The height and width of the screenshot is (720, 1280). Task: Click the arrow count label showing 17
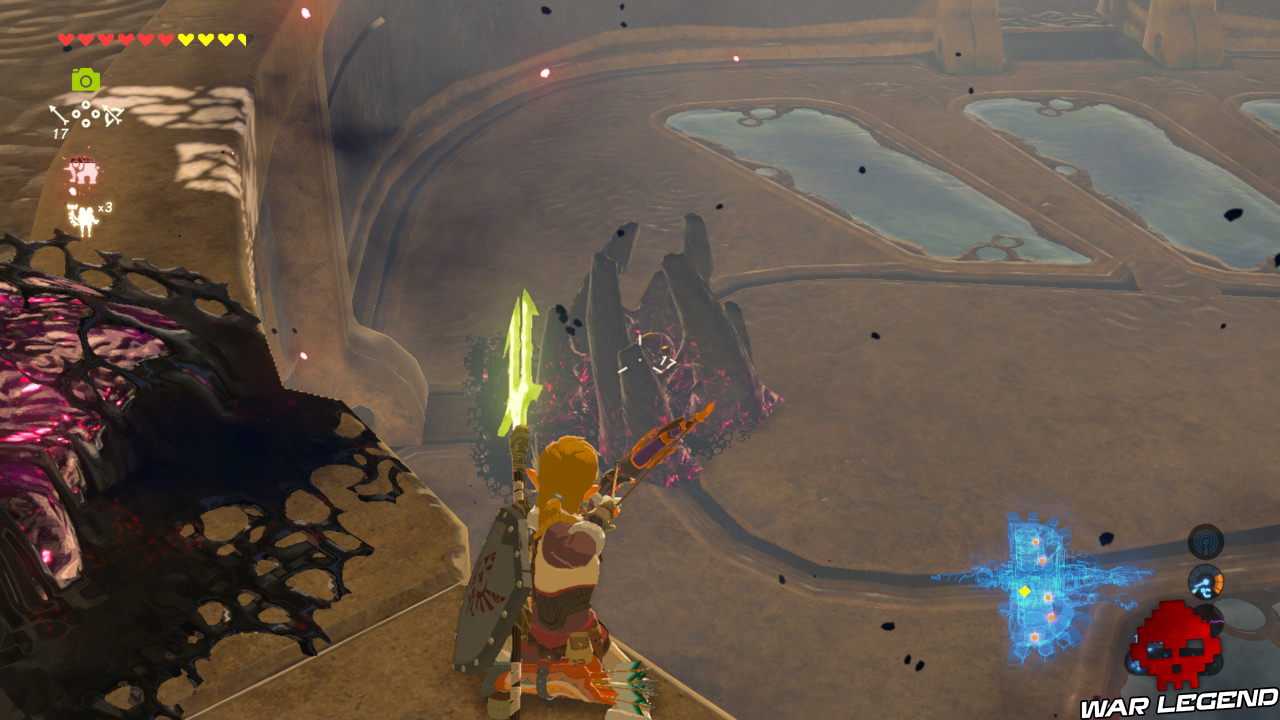point(60,133)
